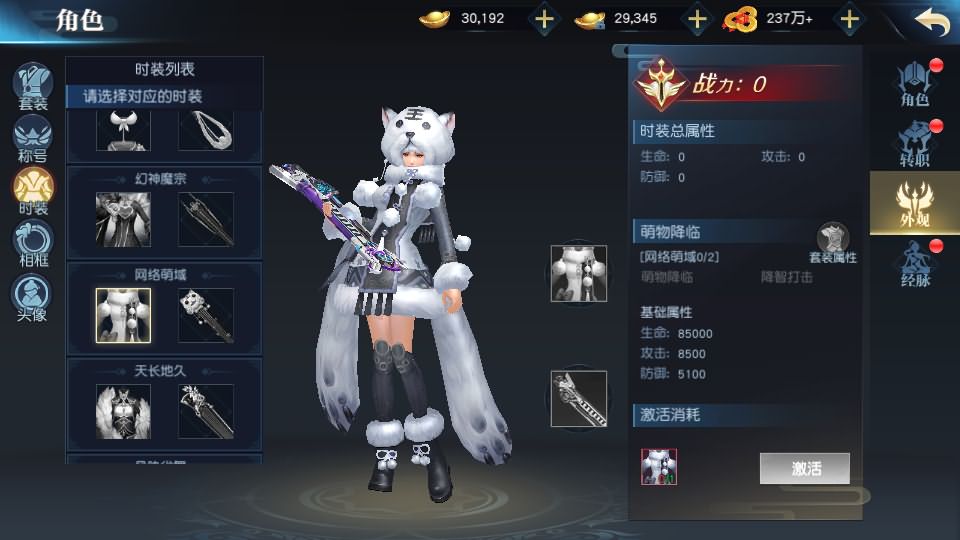Choose the 幻神魔宗 costume thumbnail
The width and height of the screenshot is (960, 540).
123,219
